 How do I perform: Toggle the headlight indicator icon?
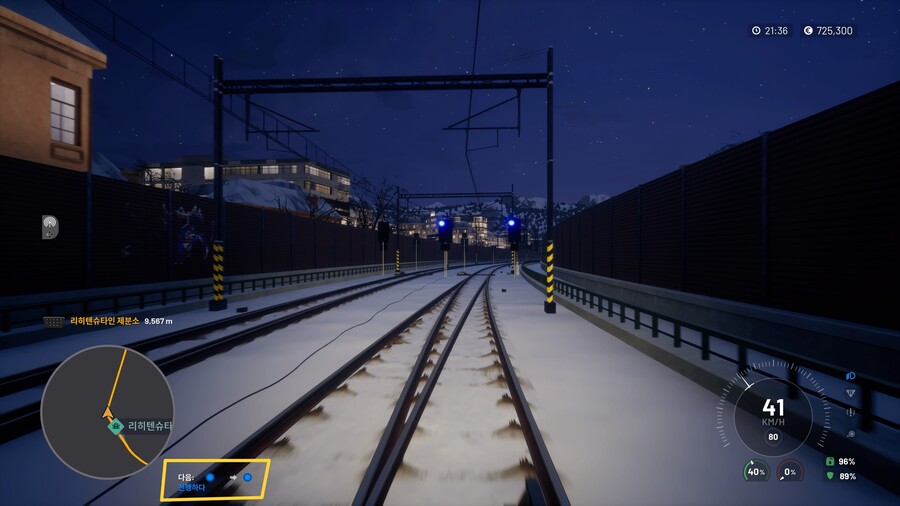click(851, 375)
